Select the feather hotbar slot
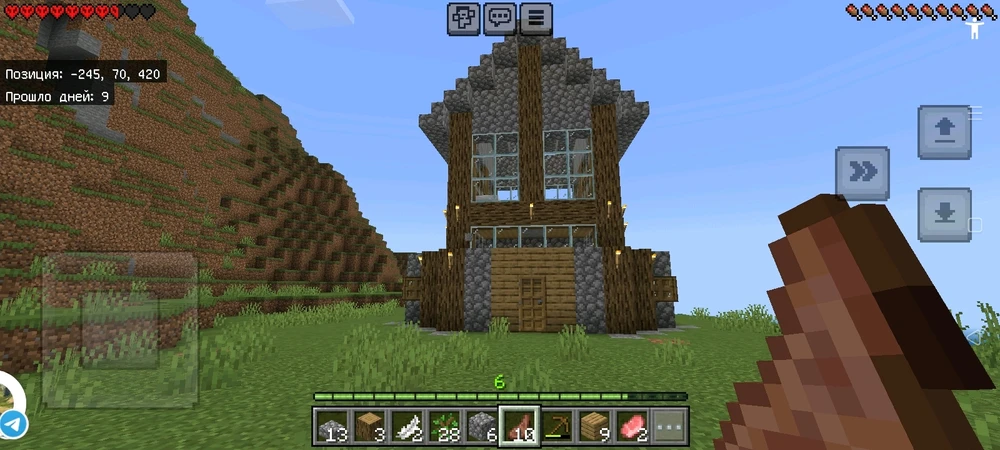The width and height of the screenshot is (1000, 450). (407, 426)
